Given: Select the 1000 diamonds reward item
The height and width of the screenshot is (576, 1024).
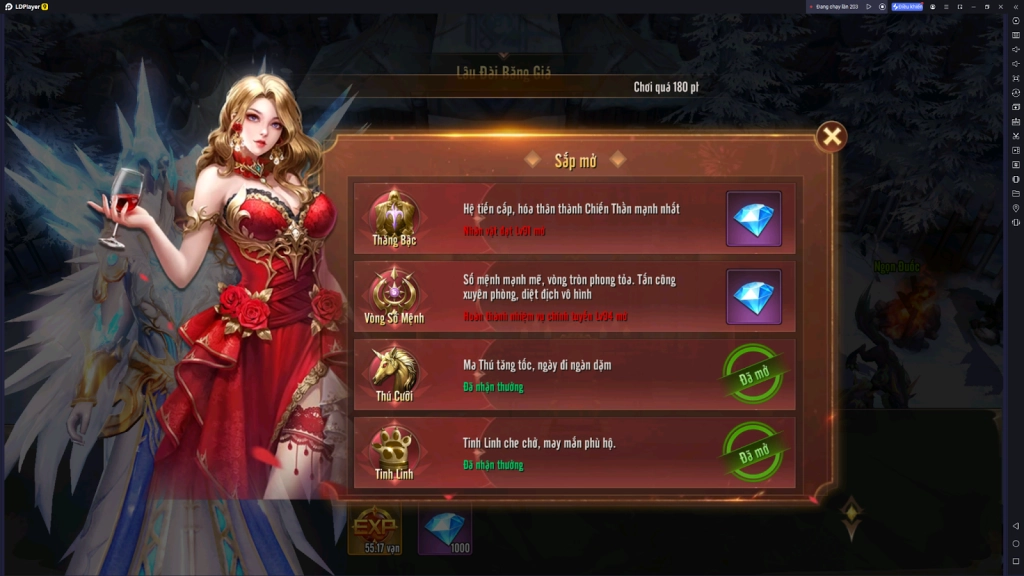Looking at the screenshot, I should (445, 528).
